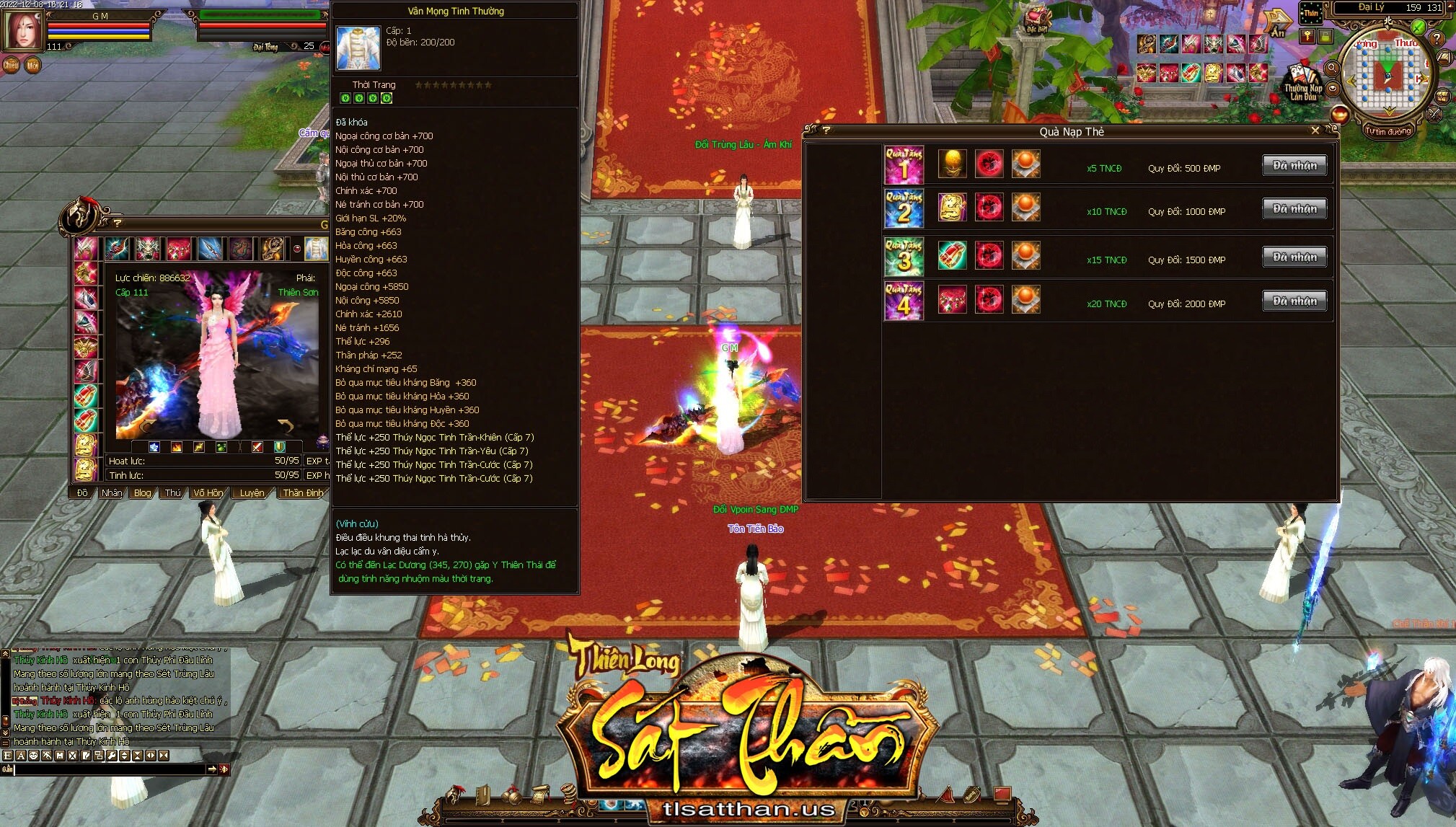This screenshot has height=827, width=1456.
Task: Rotate character preview with left arrow
Action: click(146, 425)
